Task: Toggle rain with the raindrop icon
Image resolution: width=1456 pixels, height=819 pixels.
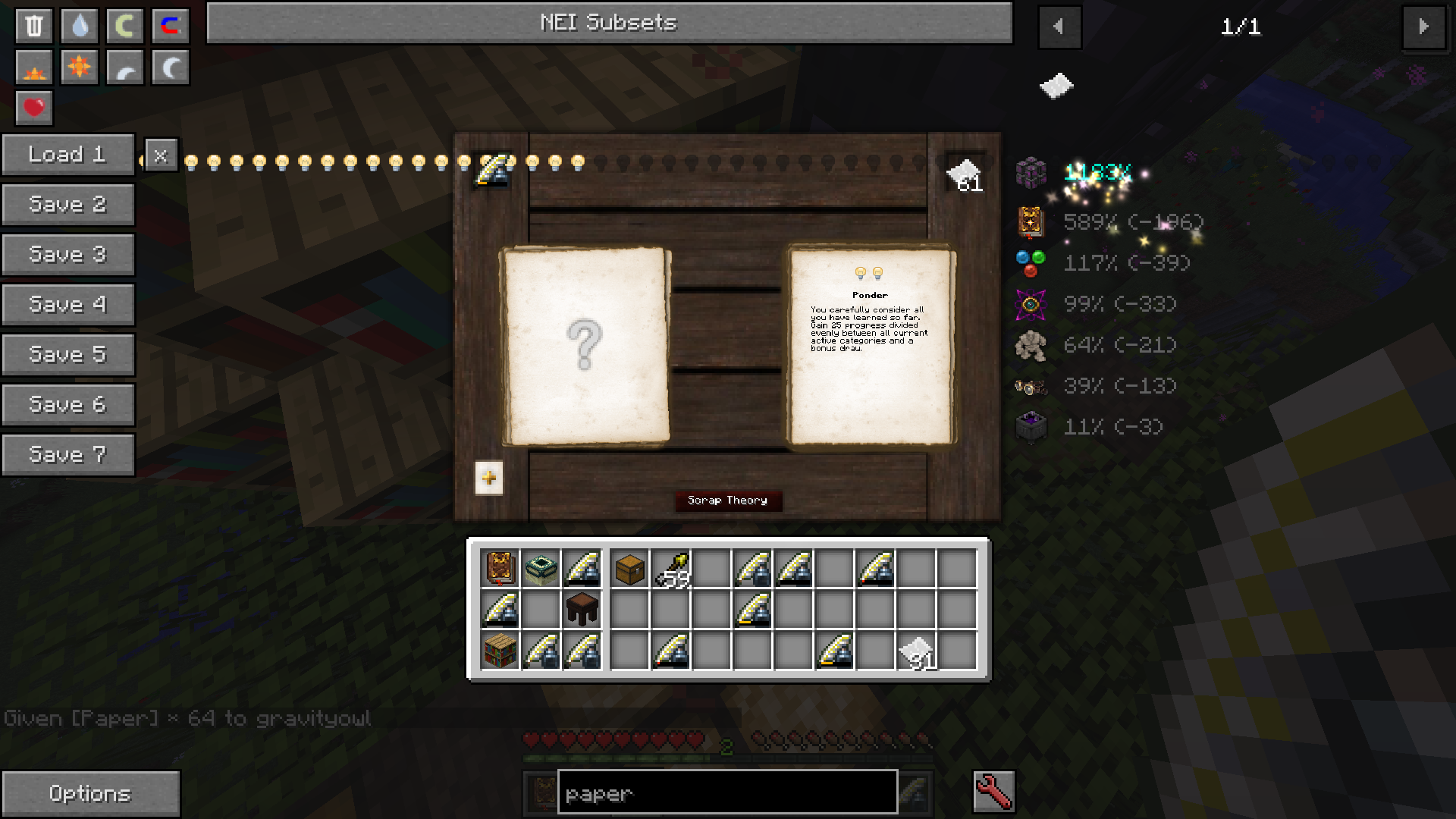Action: point(79,25)
